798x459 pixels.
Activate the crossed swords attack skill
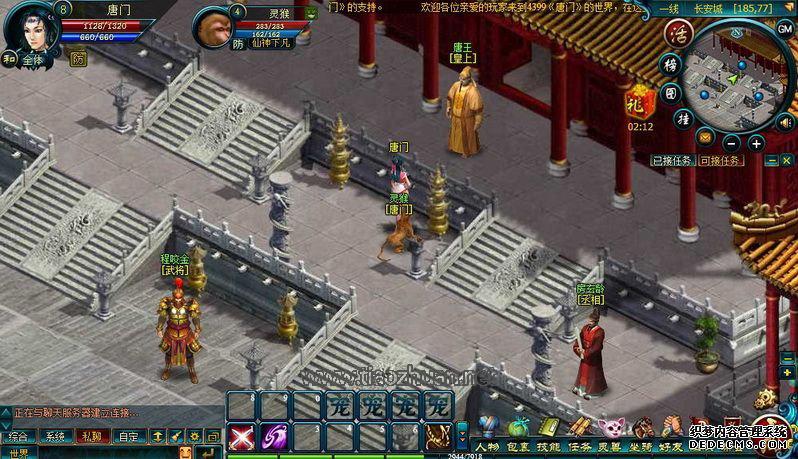click(241, 436)
